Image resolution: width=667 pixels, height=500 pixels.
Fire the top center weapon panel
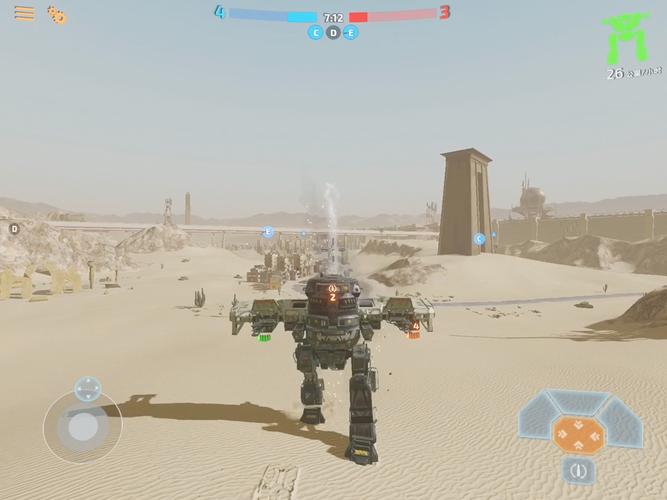tap(578, 402)
